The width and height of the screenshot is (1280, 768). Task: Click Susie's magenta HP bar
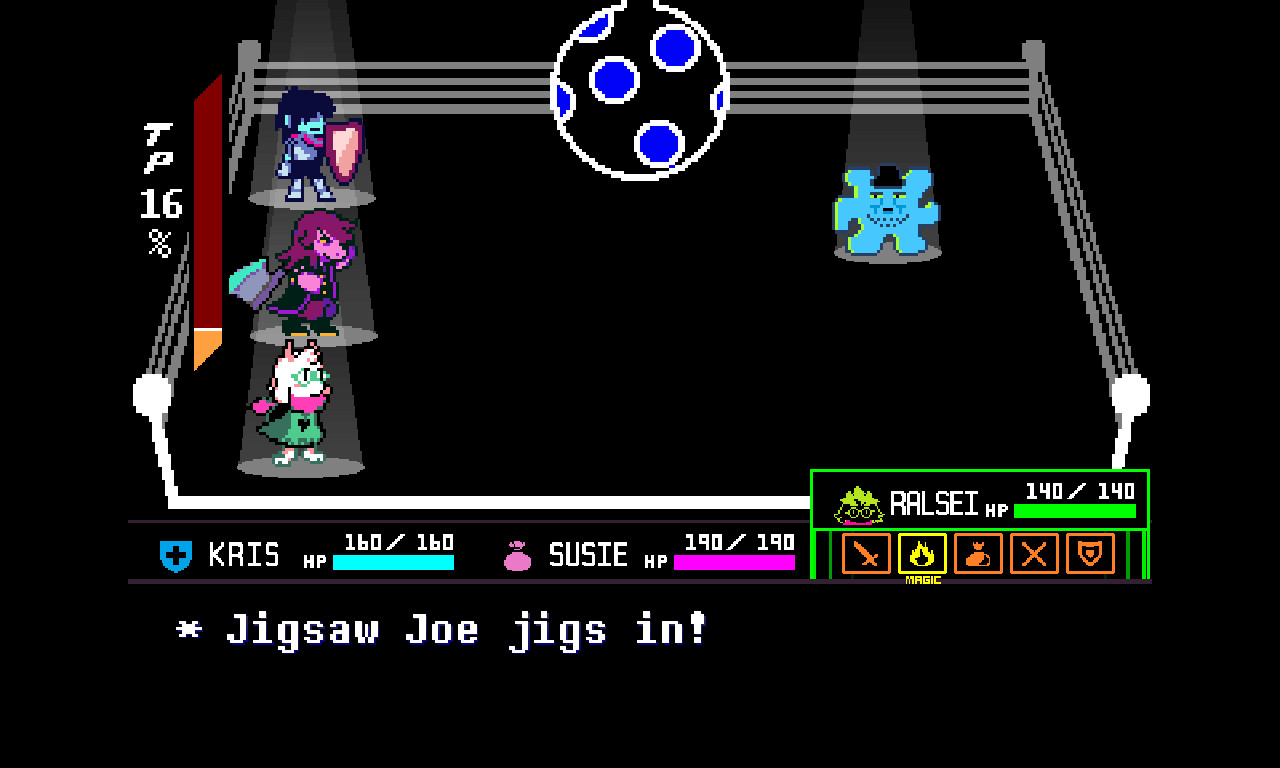735,563
